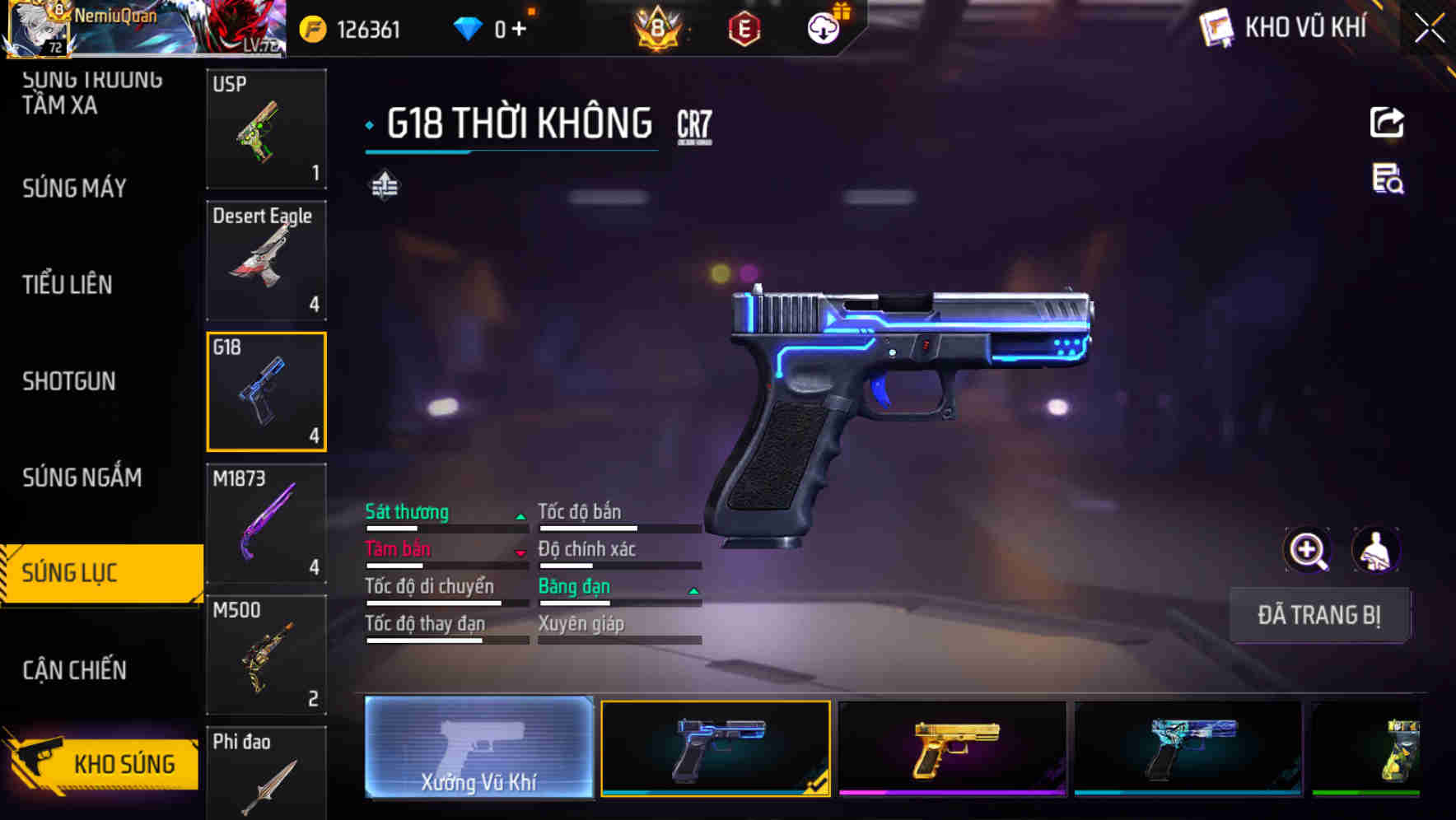Select the gold G18 skin thumbnail
The width and height of the screenshot is (1456, 820).
954,749
